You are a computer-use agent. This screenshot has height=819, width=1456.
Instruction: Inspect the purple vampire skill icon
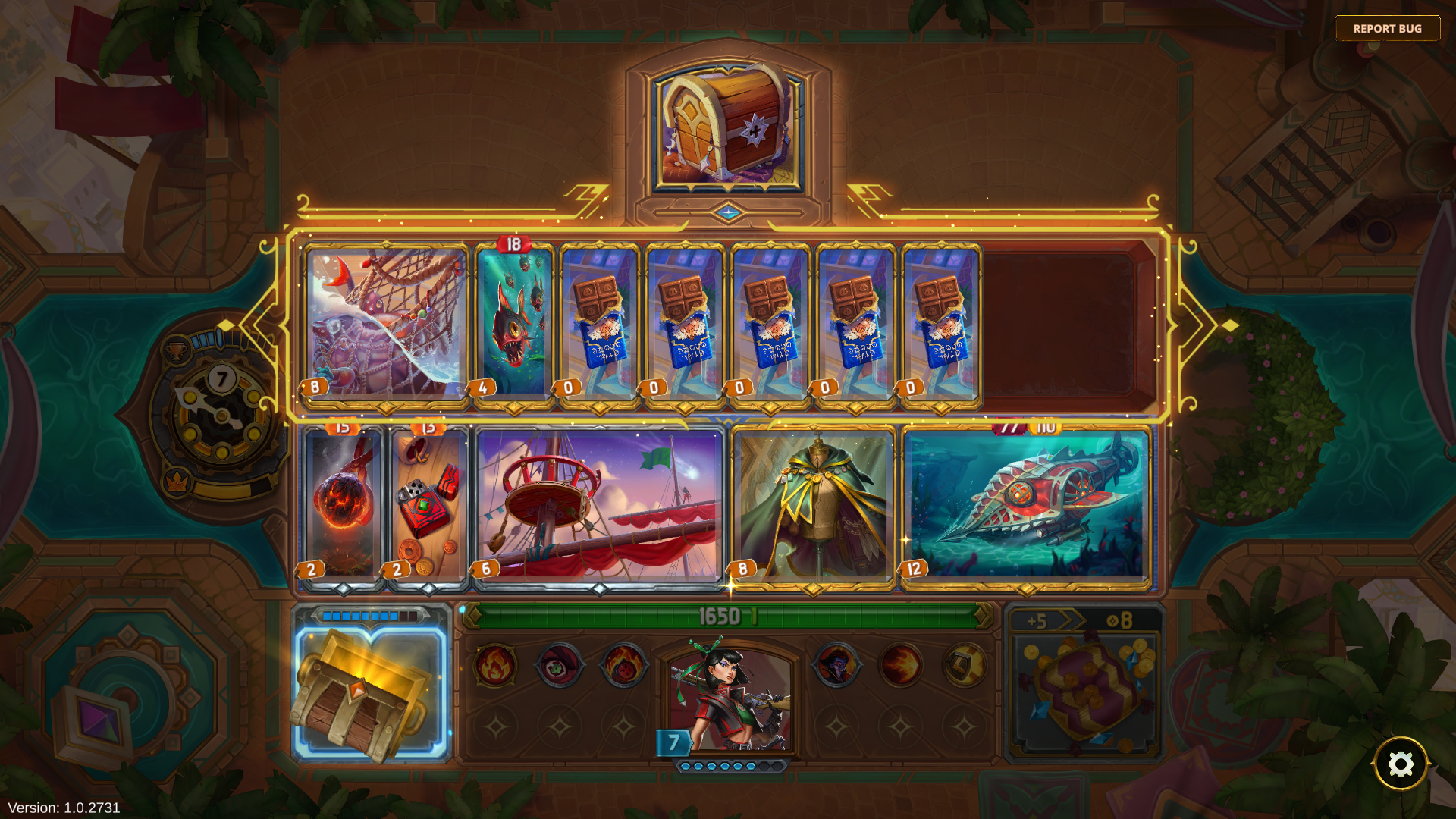[x=836, y=665]
